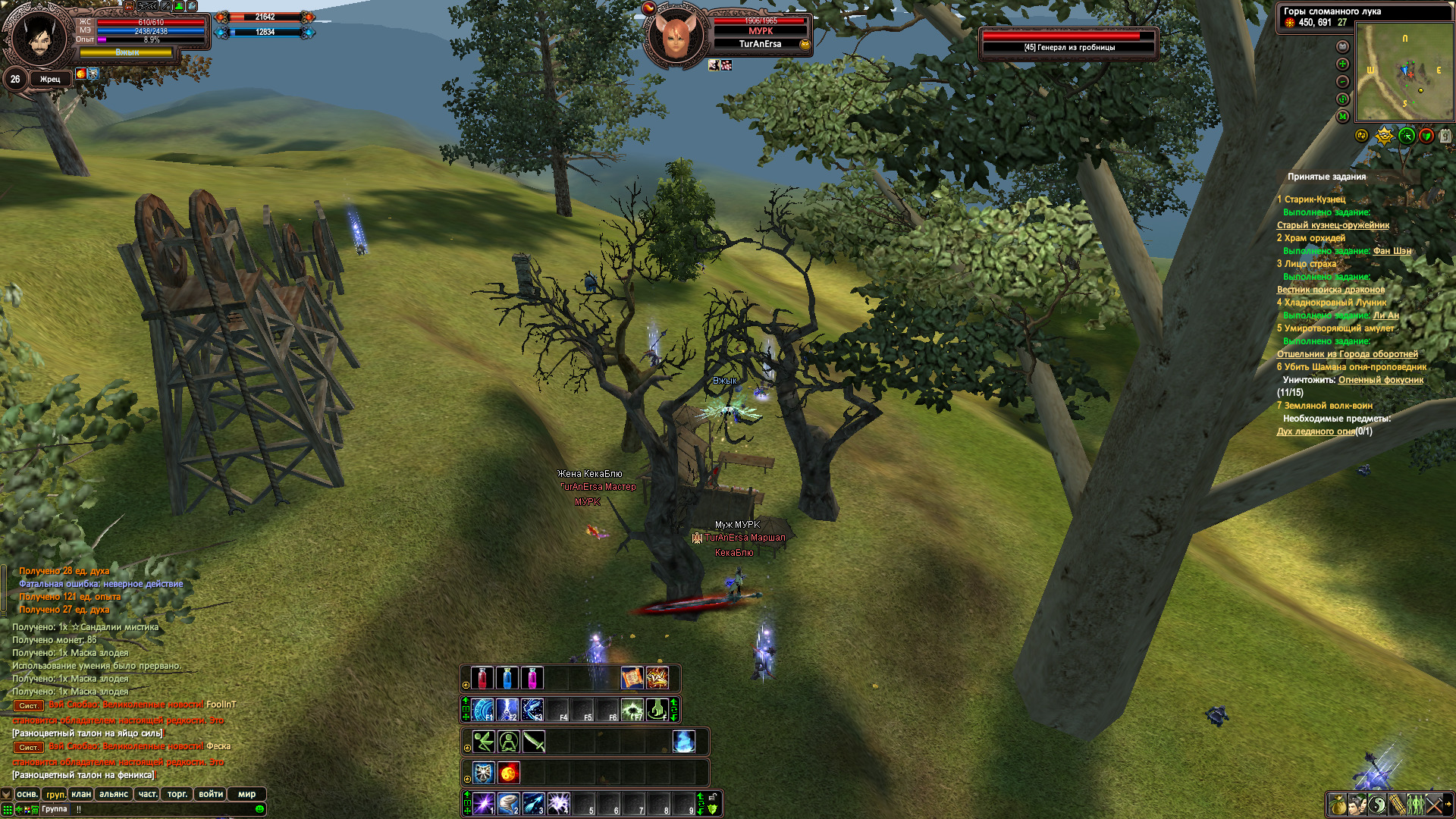1456x819 pixels.
Task: Trigger the purple starburst skill in slot 1
Action: [484, 804]
